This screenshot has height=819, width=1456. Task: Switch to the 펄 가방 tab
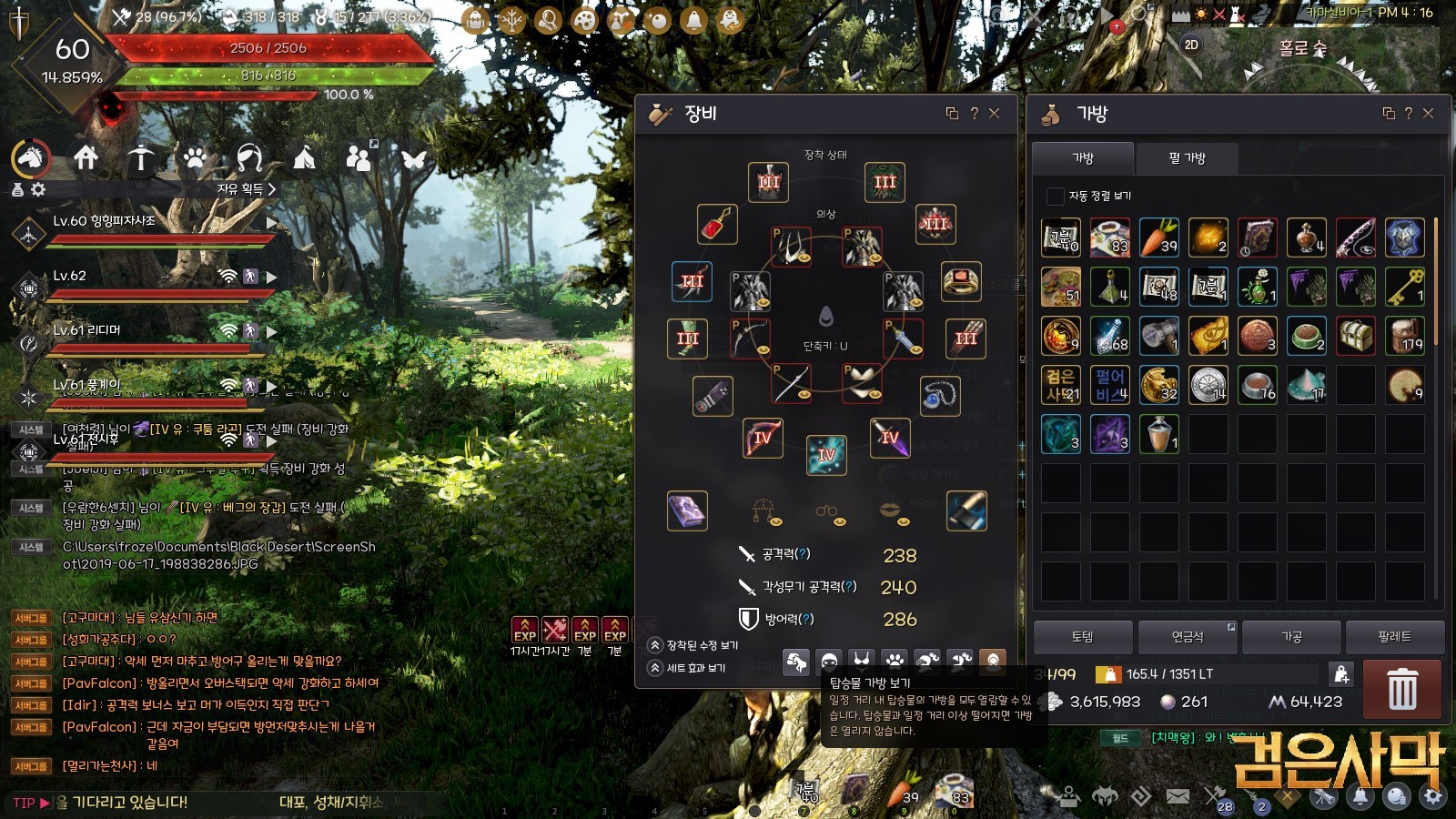(x=1187, y=158)
